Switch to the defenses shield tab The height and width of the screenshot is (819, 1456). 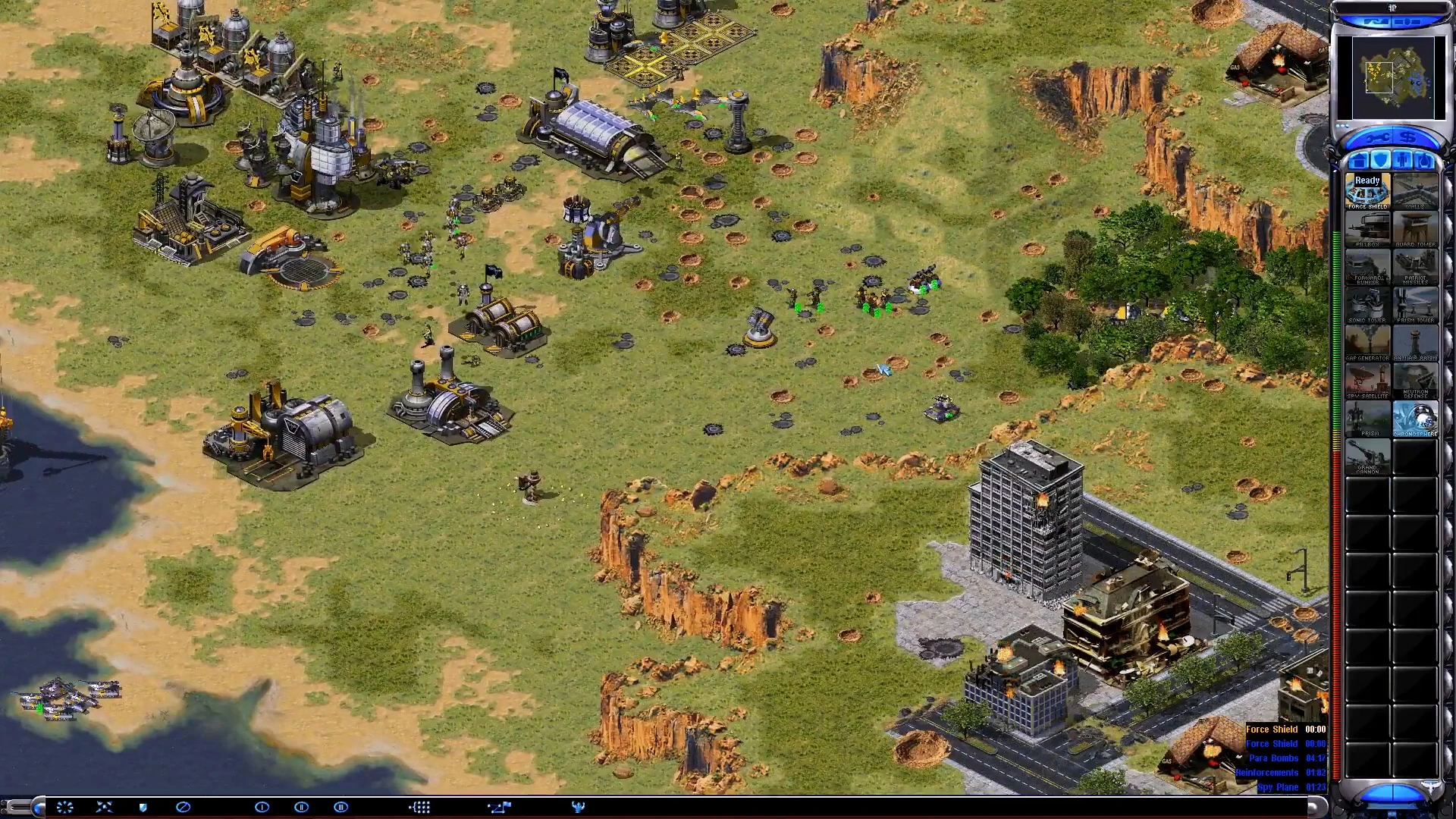[x=1381, y=161]
